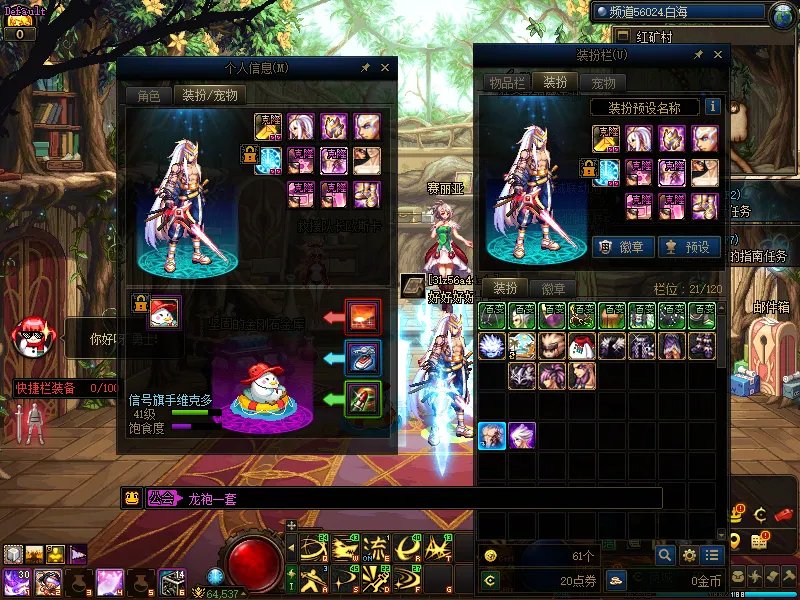Edit the 装扮预设名称 preset name field

(643, 107)
